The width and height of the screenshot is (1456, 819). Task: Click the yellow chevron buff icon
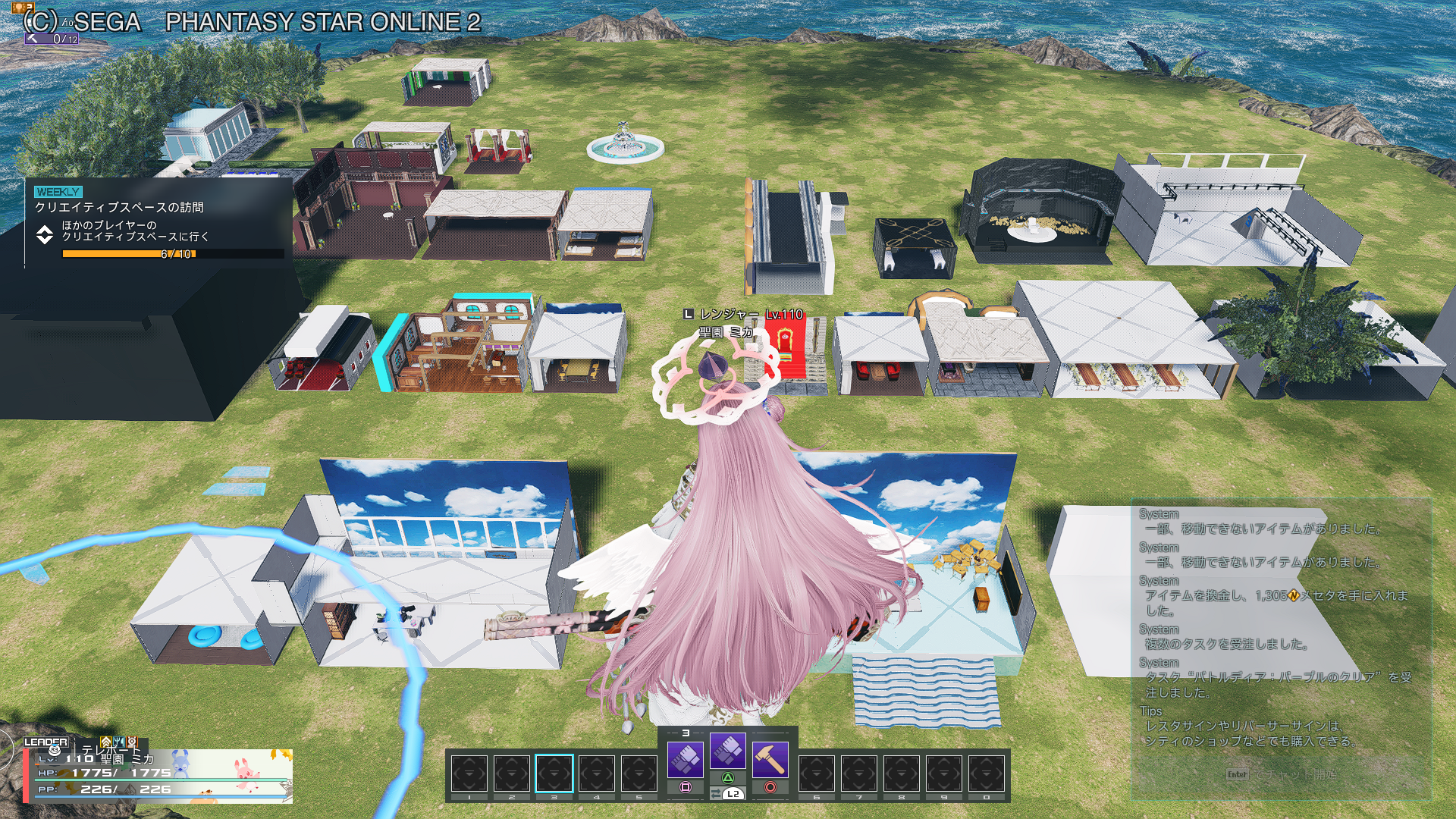[106, 741]
